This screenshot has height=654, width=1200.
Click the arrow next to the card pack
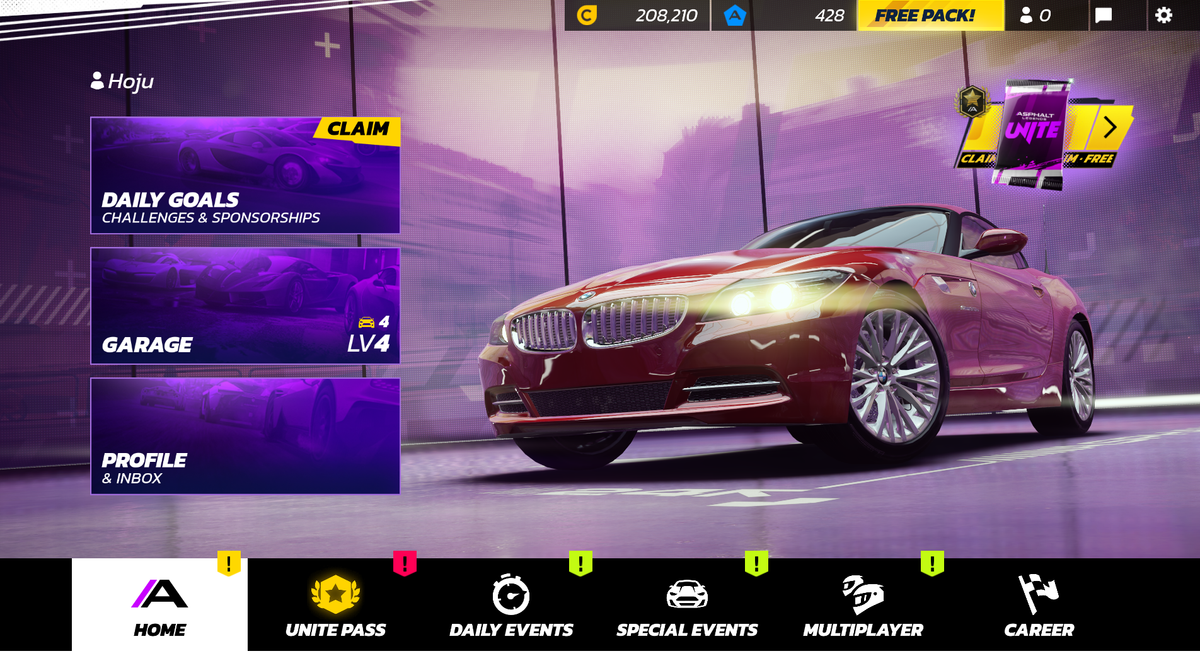tap(1110, 127)
